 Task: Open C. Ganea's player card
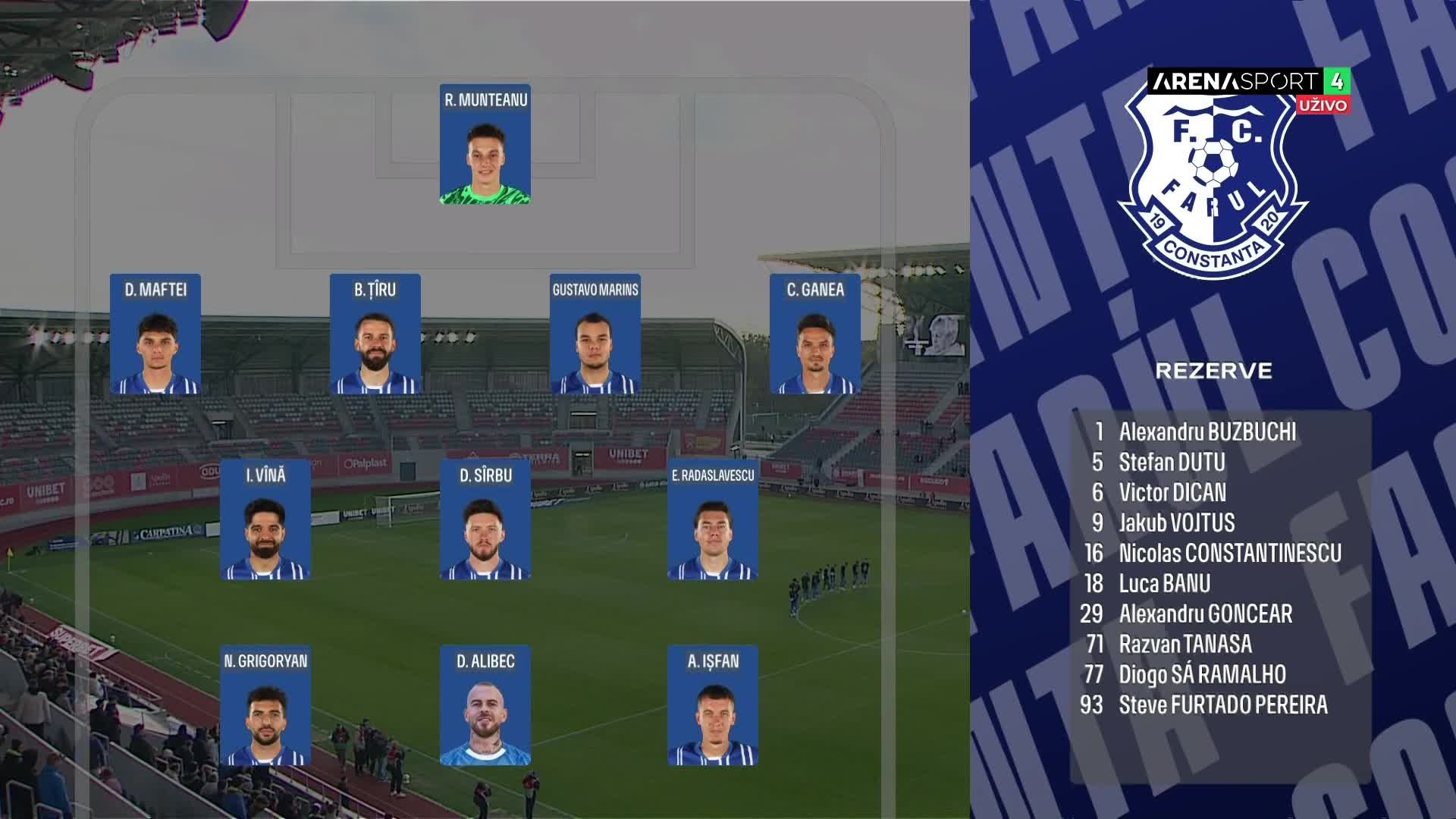click(815, 334)
